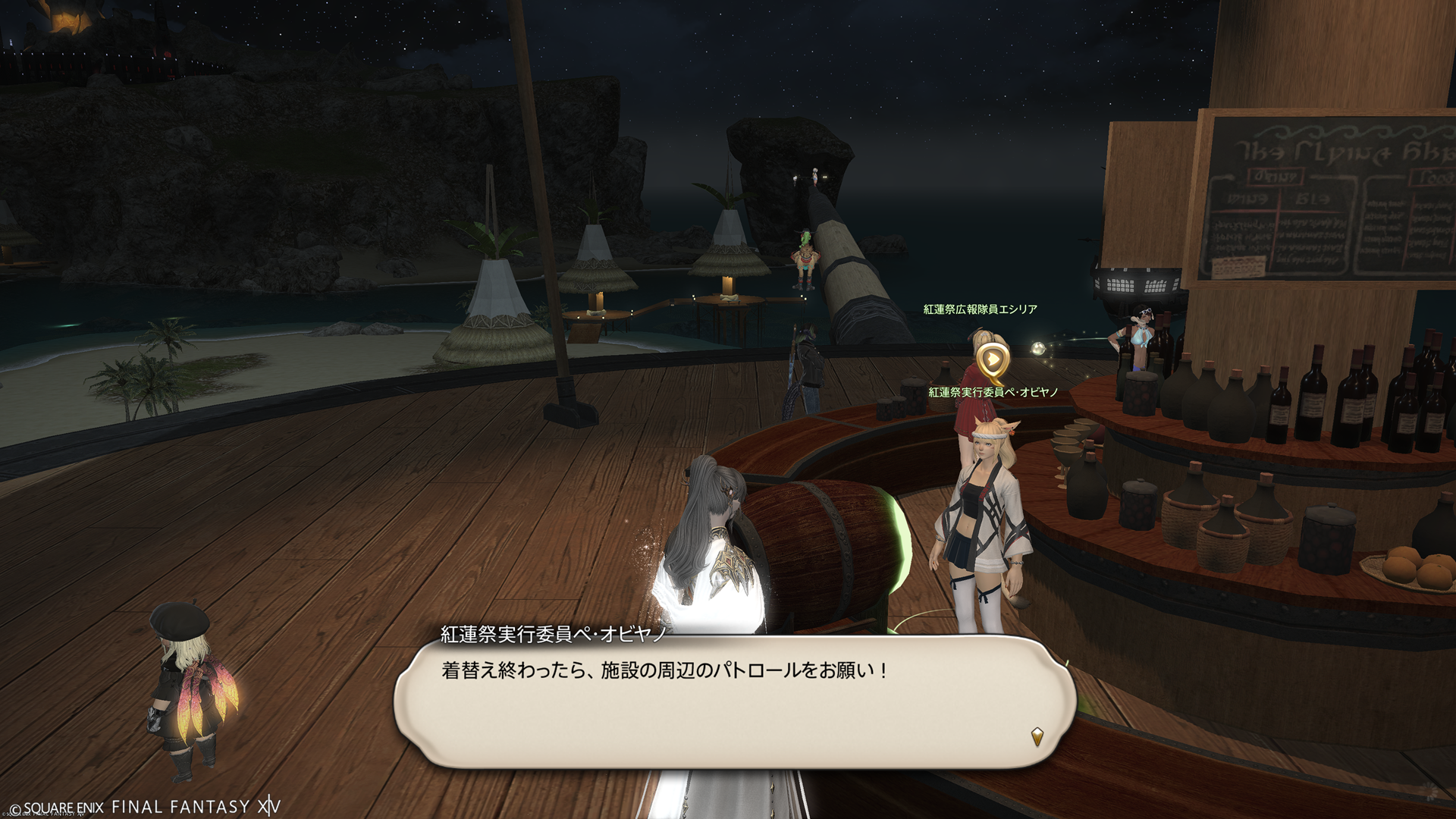Viewport: 1456px width, 819px height.
Task: Click Pe Obyano's patrol dialogue text
Action: pos(664,671)
